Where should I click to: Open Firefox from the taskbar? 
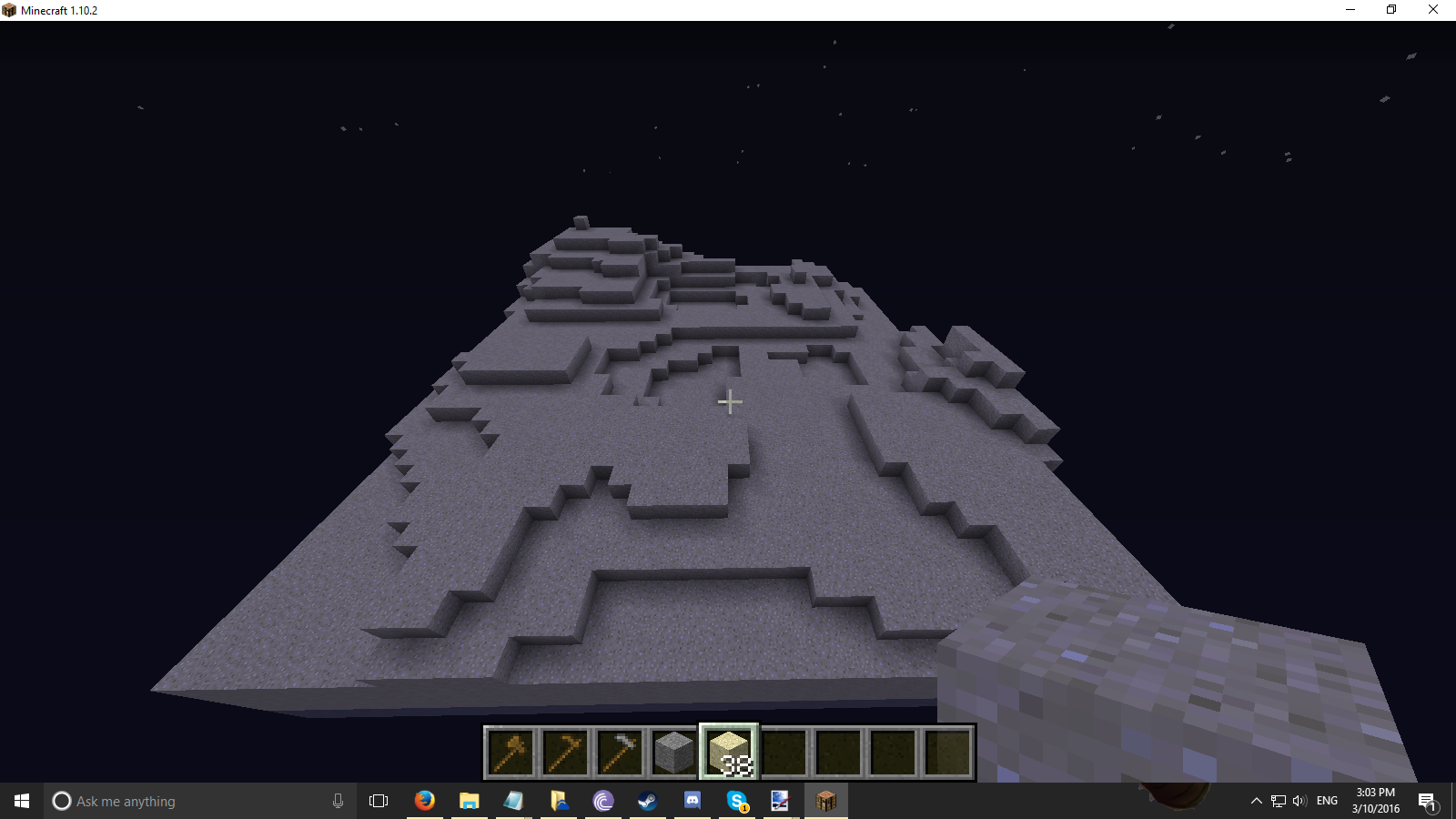pyautogui.click(x=425, y=801)
